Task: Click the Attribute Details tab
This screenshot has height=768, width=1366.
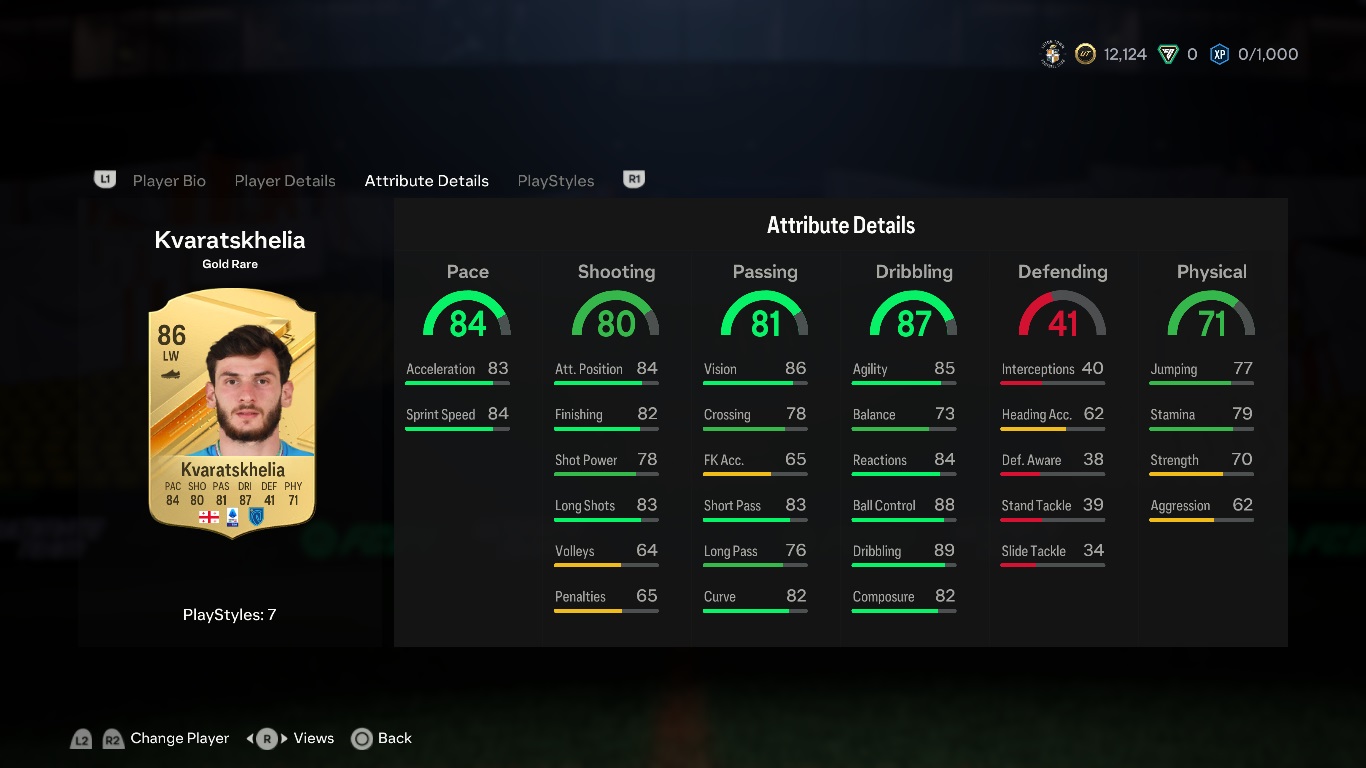Action: click(x=426, y=180)
